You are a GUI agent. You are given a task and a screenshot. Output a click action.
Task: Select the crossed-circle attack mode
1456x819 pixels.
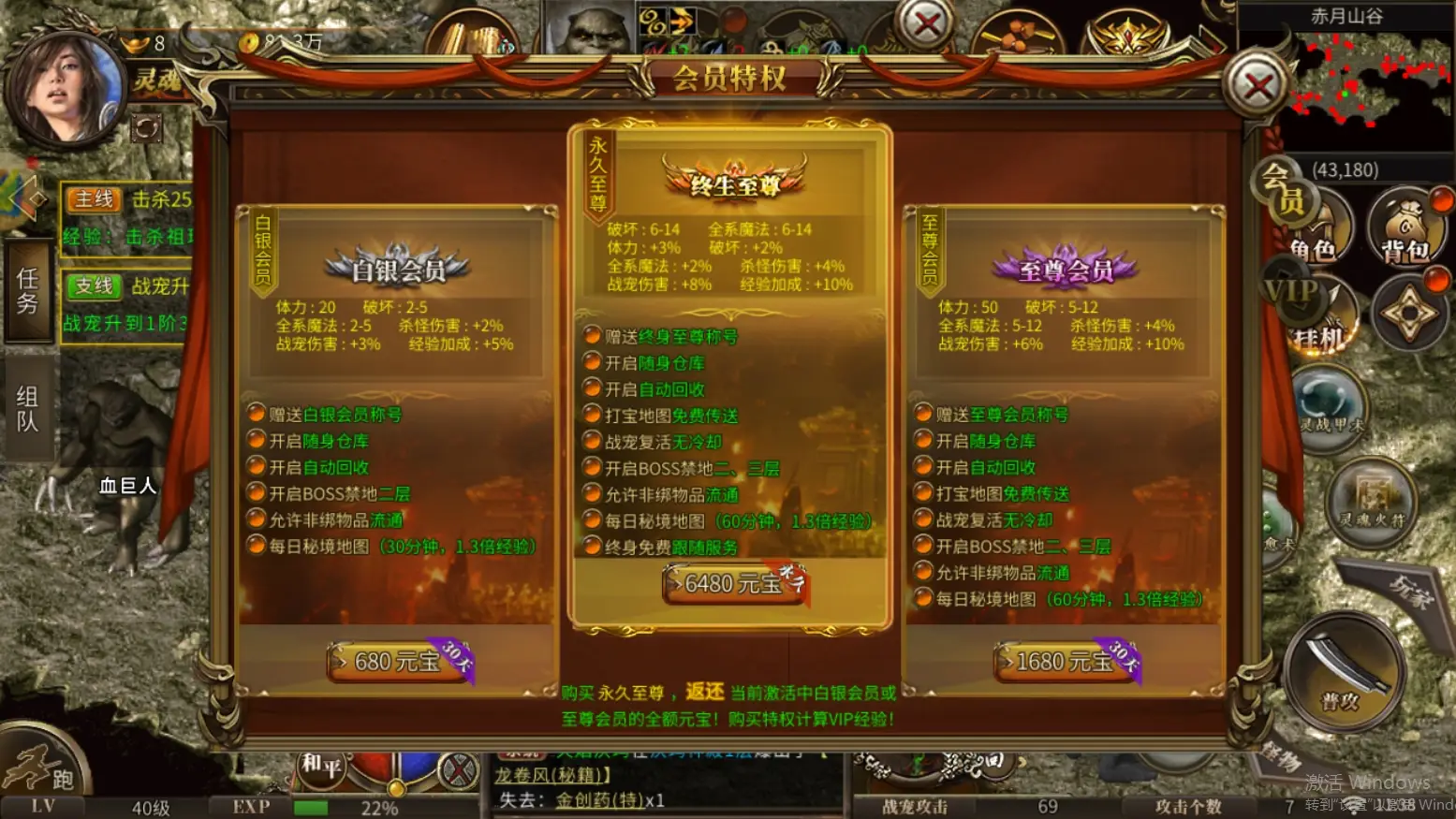coord(457,769)
